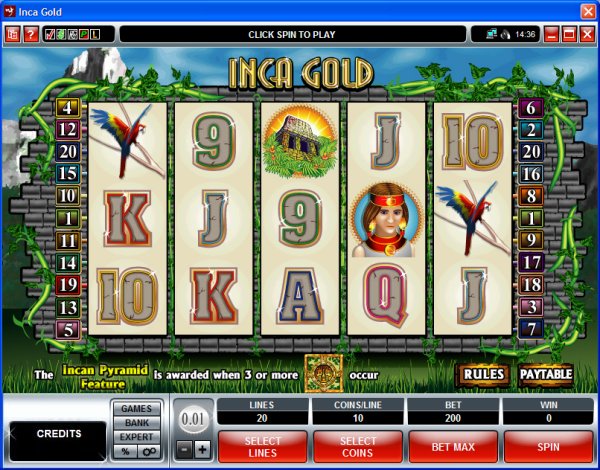Close the Inca Gold window
Image resolution: width=600 pixels, height=470 pixels.
tap(587, 10)
